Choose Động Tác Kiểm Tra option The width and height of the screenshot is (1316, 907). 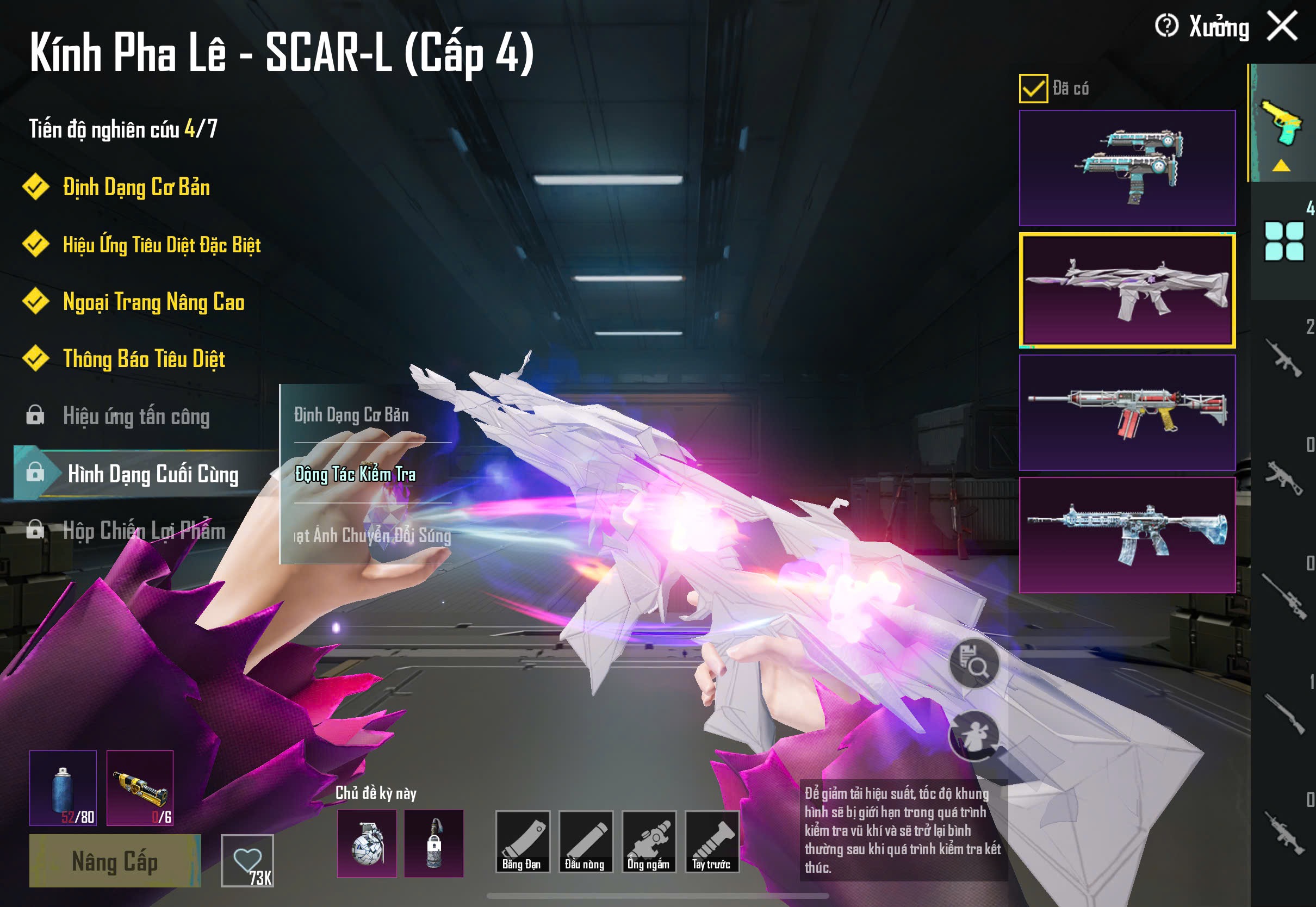pyautogui.click(x=355, y=474)
